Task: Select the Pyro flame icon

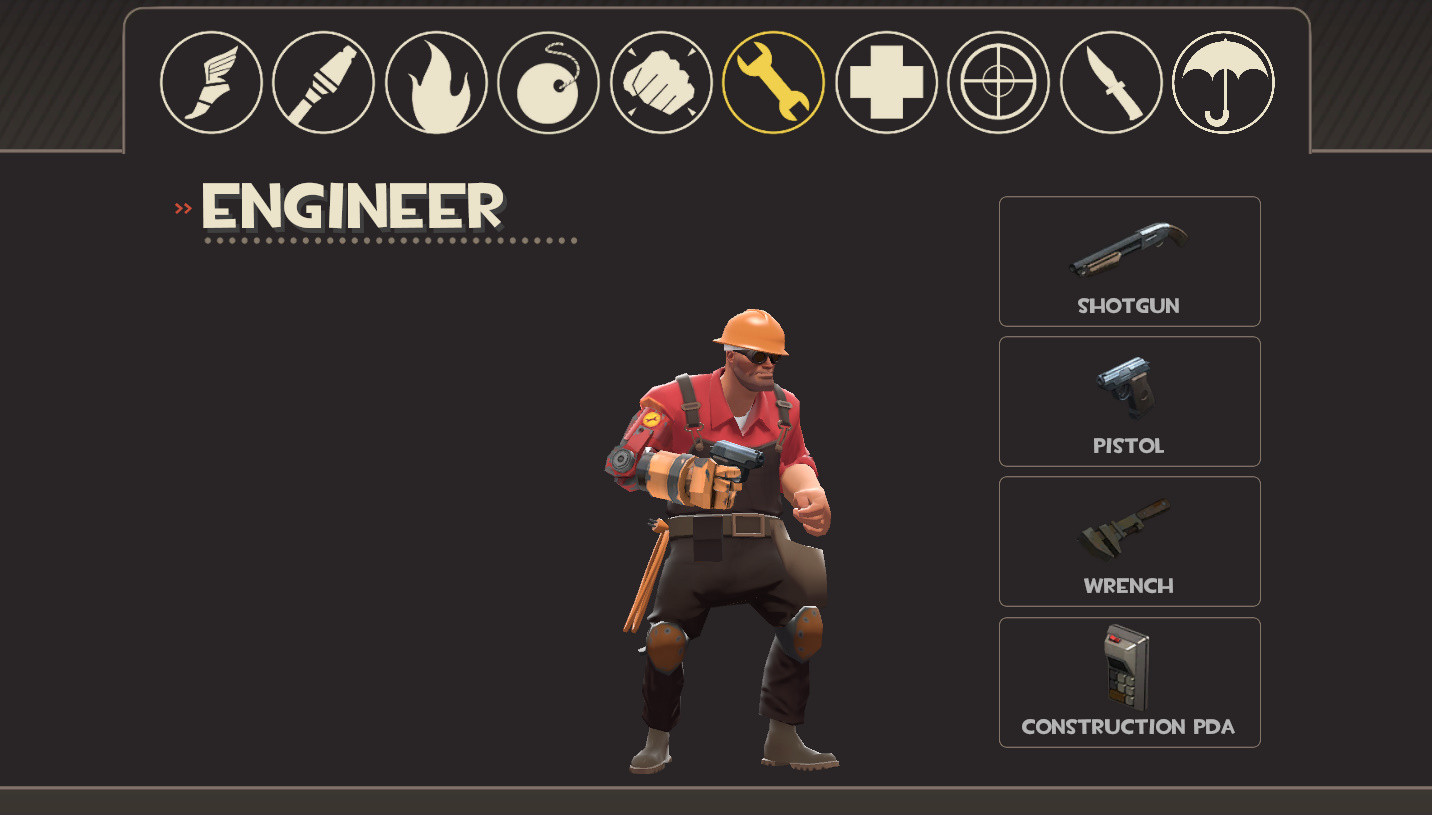Action: [435, 81]
